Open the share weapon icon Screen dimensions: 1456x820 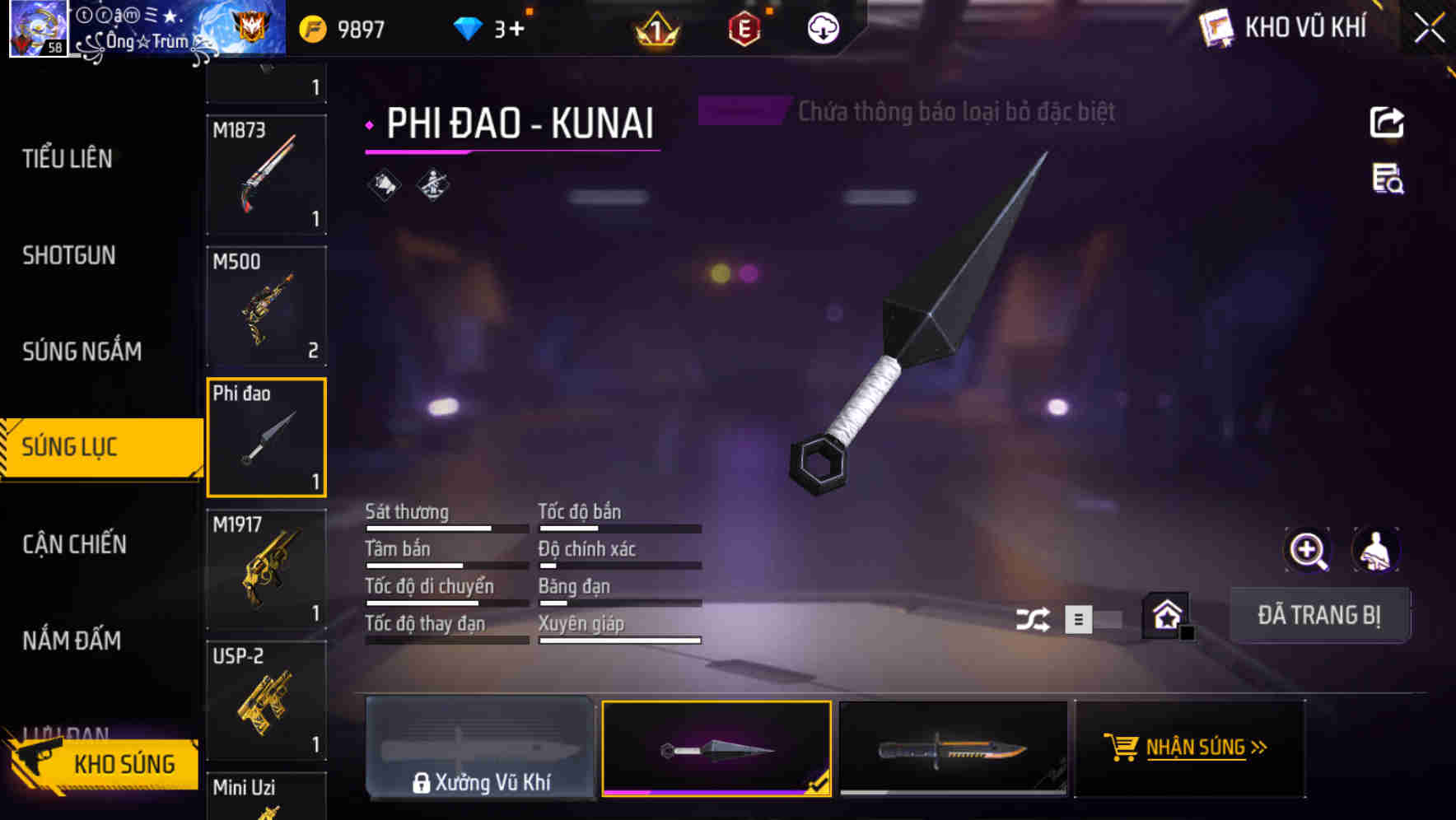[x=1388, y=122]
